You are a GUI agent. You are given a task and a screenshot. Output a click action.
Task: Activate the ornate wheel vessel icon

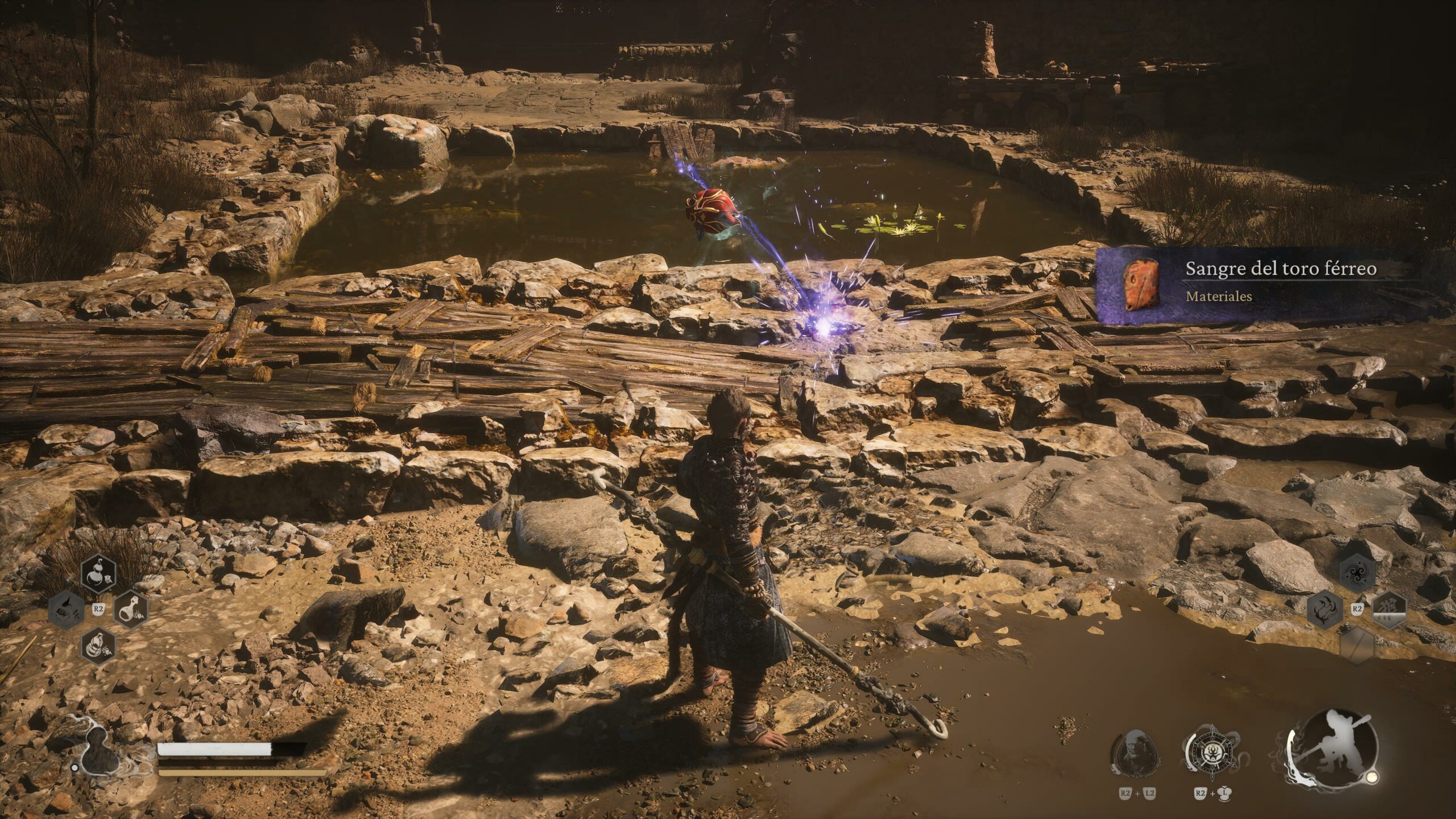pos(1209,754)
